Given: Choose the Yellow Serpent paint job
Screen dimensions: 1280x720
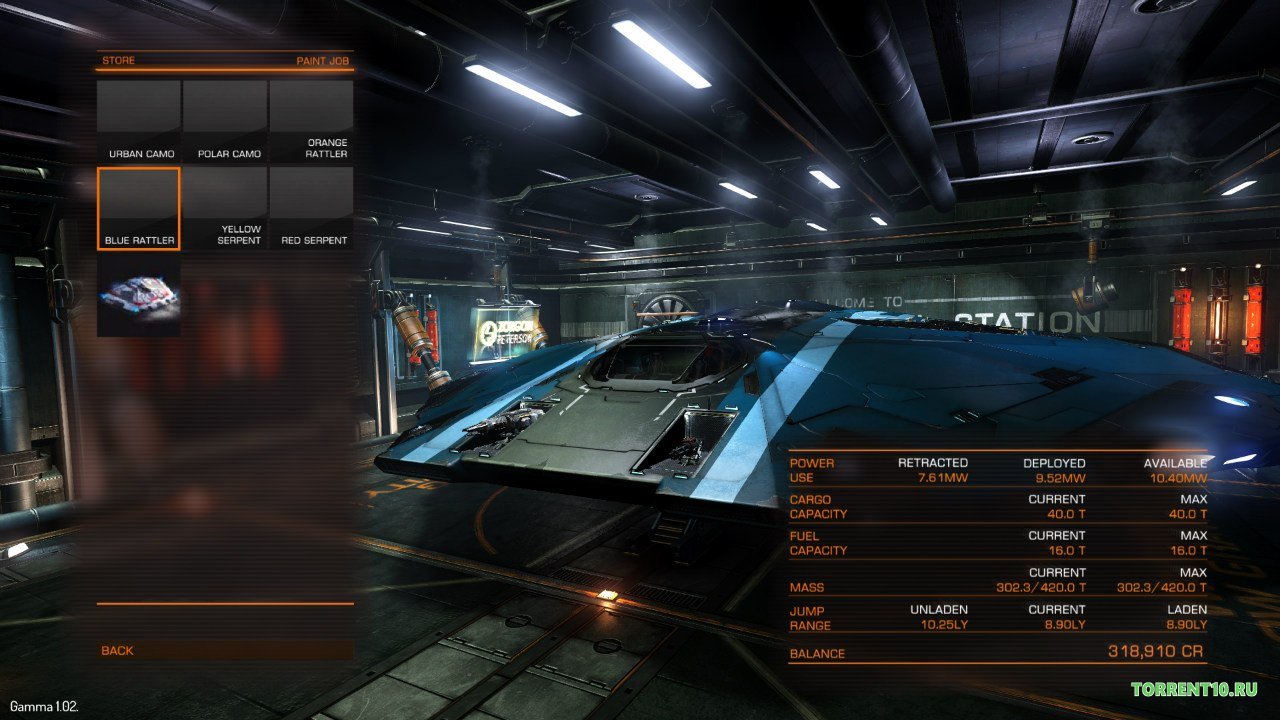Looking at the screenshot, I should click(225, 208).
